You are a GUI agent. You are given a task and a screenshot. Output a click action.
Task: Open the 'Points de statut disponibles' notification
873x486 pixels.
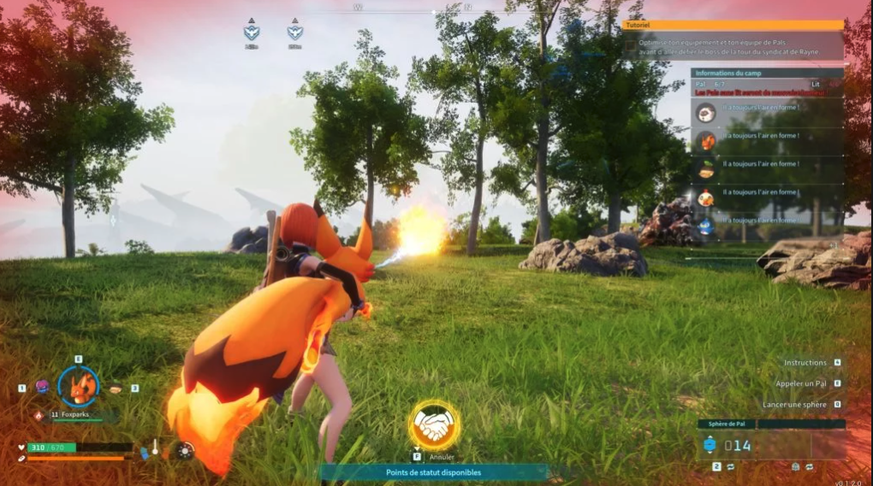click(433, 472)
